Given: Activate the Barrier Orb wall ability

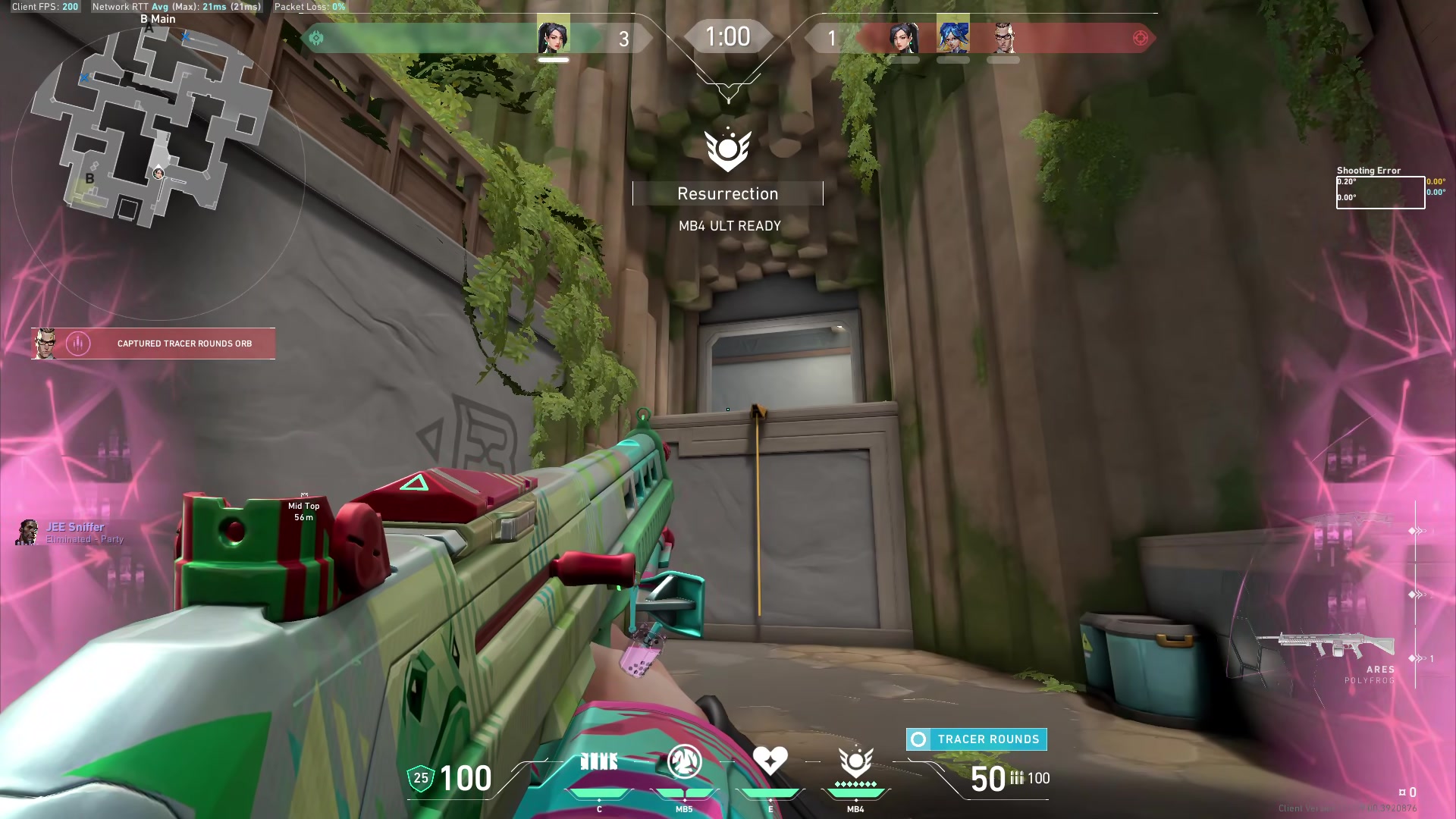Looking at the screenshot, I should [x=599, y=762].
